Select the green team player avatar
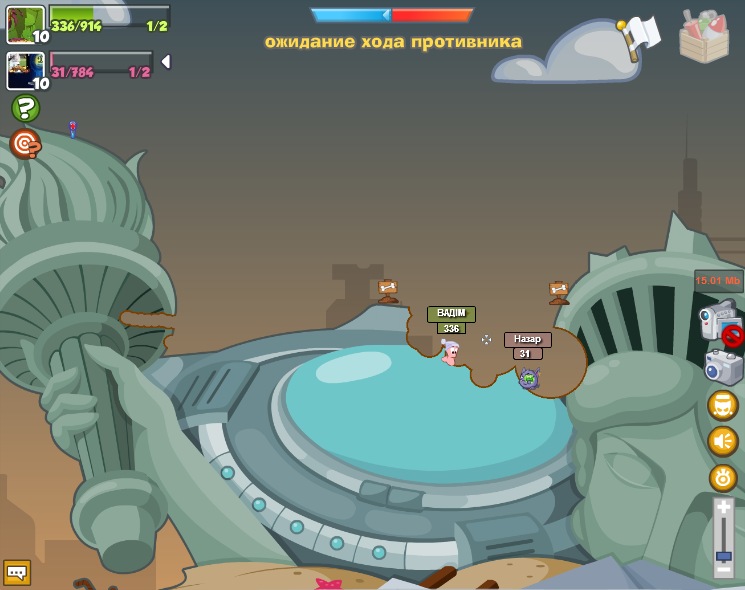Screen dimensions: 745x590 click(x=25, y=24)
